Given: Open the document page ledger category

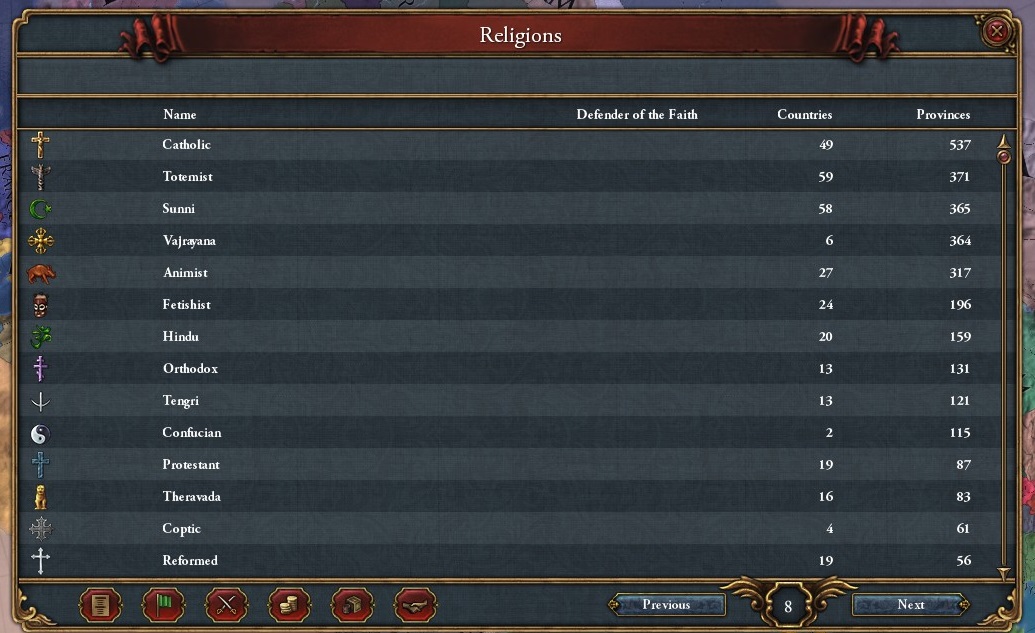Looking at the screenshot, I should [x=100, y=604].
